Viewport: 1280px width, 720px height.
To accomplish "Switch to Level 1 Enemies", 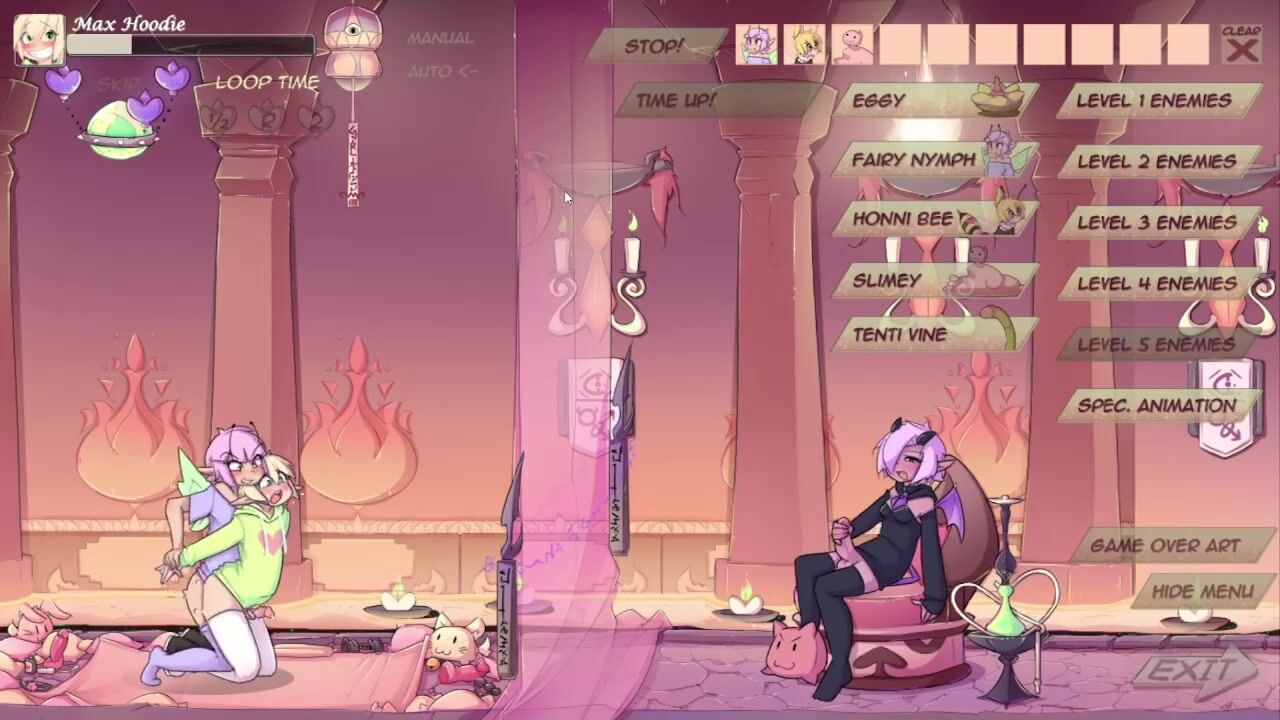I will (1154, 100).
